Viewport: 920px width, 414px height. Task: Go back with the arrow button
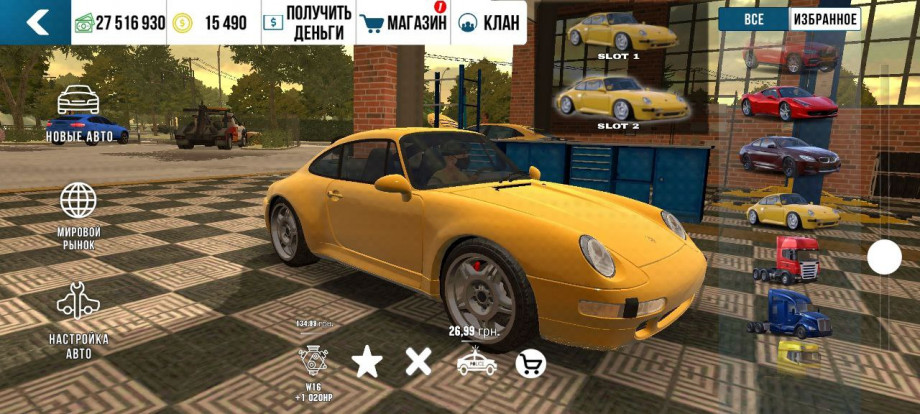37,22
